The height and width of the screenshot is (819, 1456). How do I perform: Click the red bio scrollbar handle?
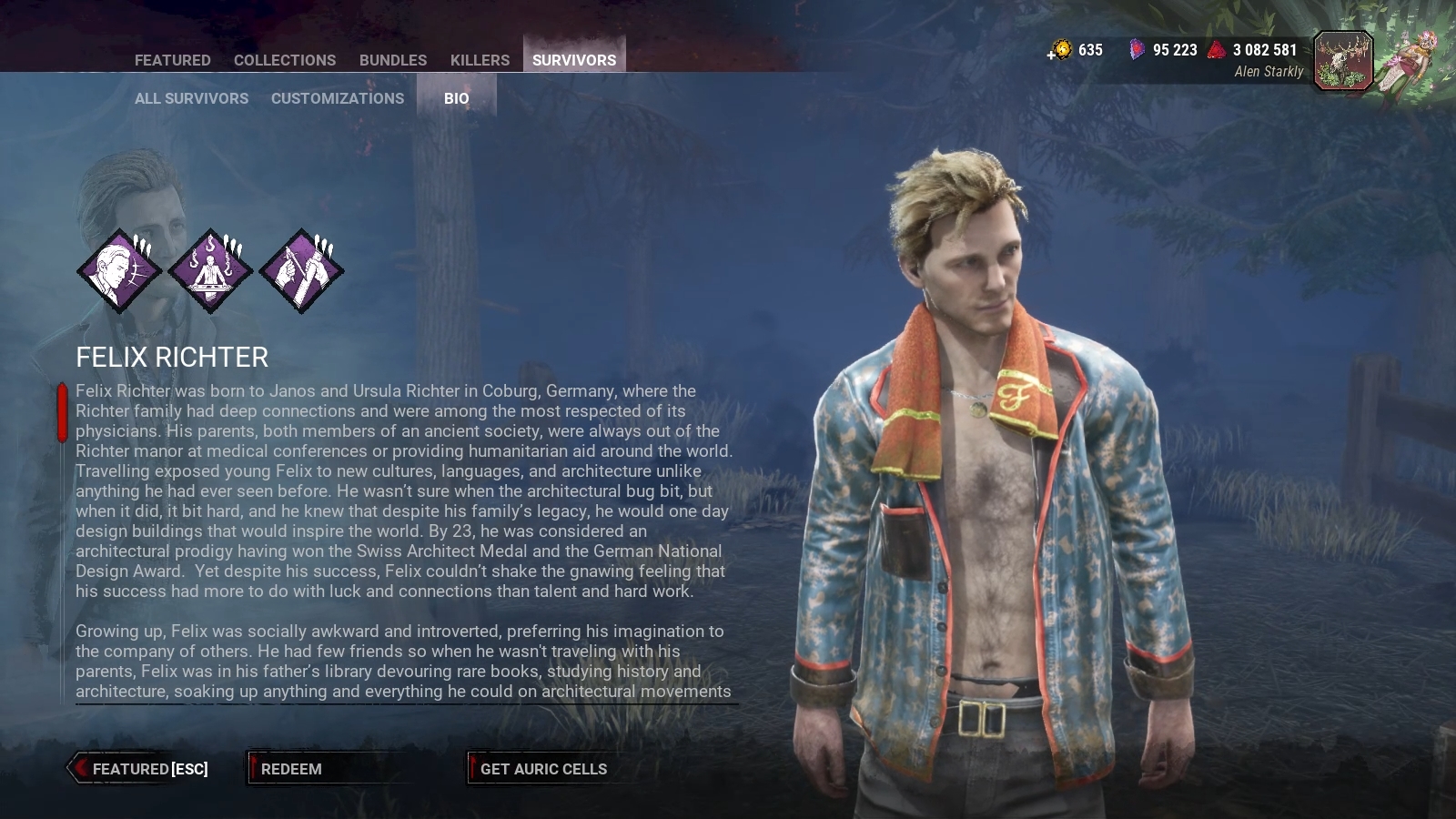click(x=62, y=412)
